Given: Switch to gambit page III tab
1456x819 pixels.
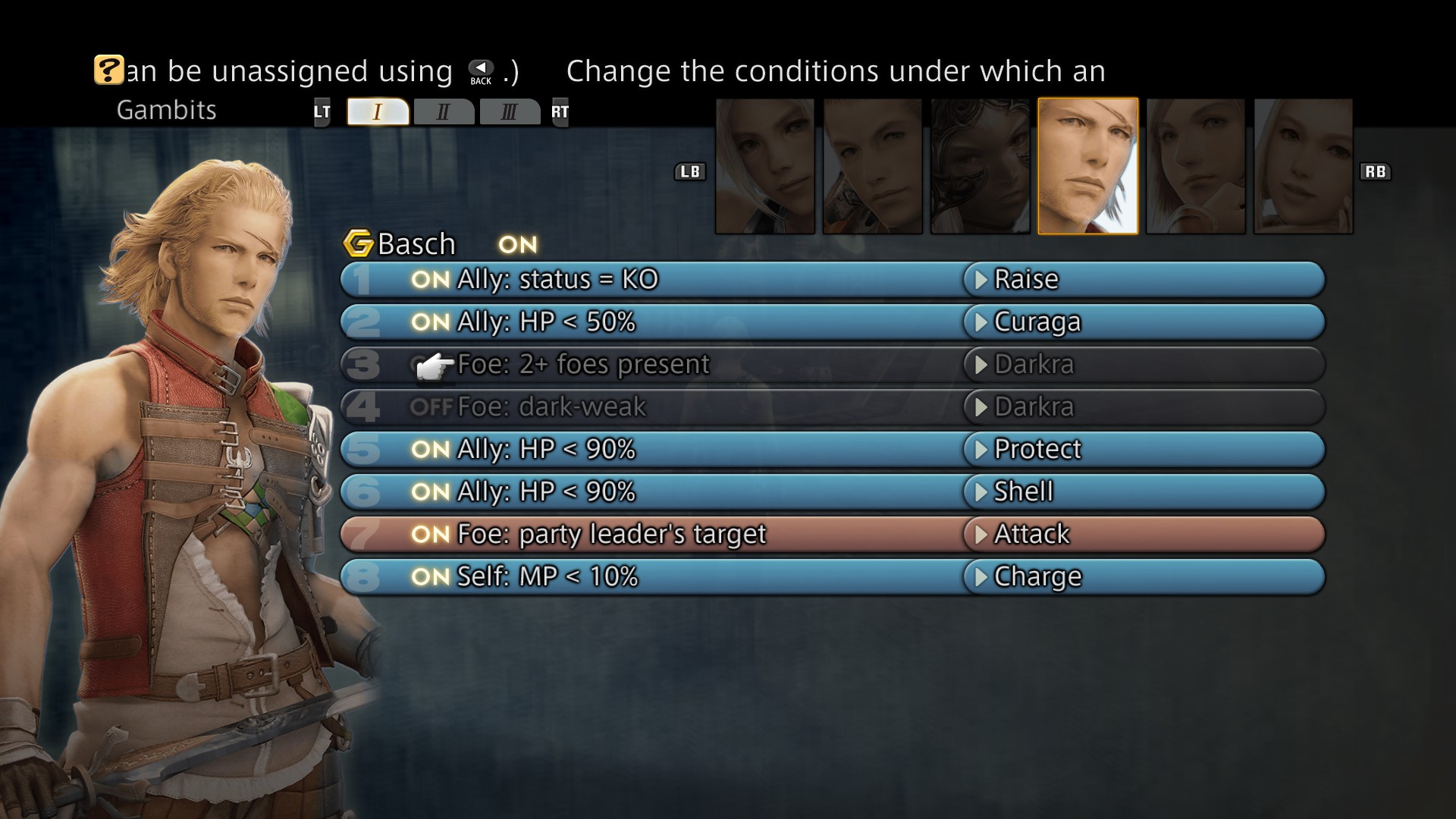Looking at the screenshot, I should coord(510,111).
